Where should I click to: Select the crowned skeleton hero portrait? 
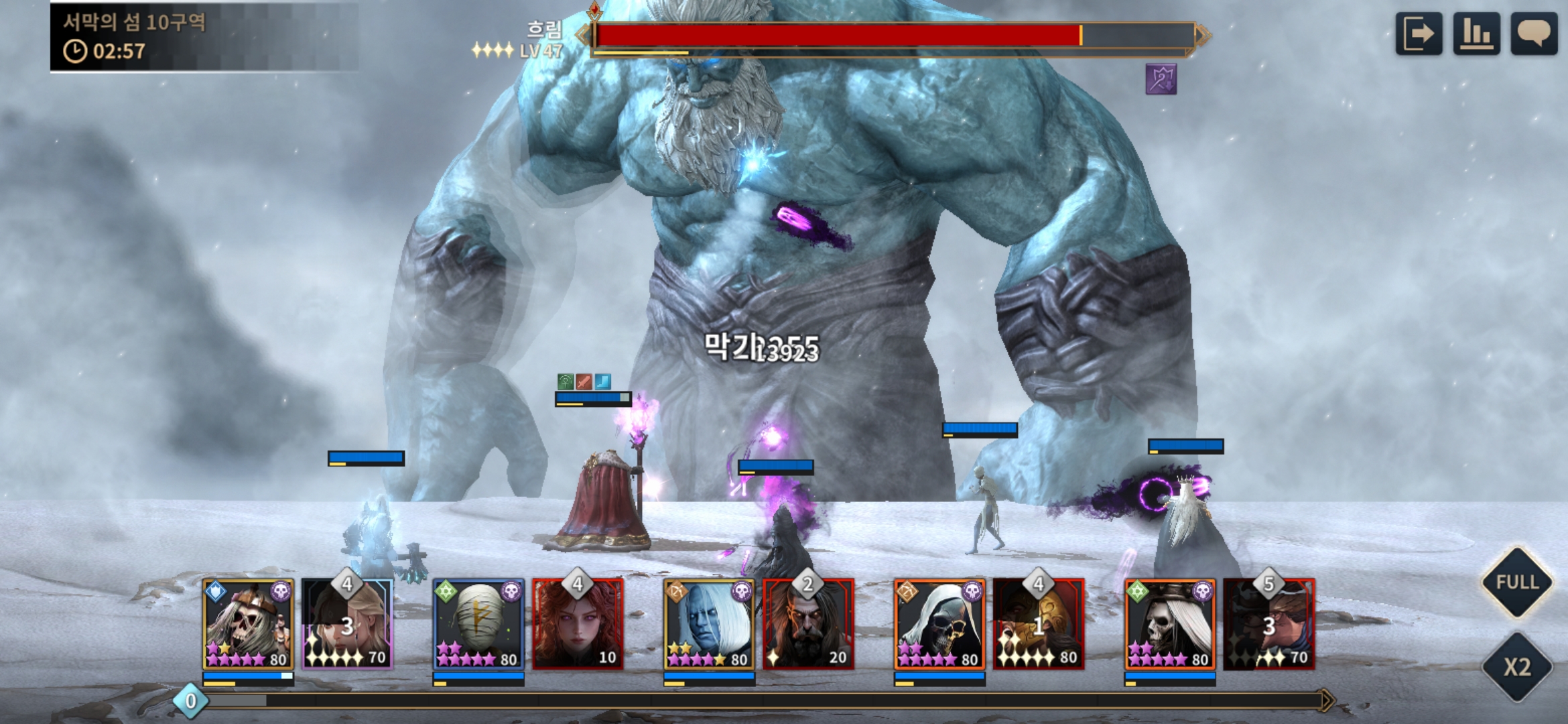click(x=248, y=625)
